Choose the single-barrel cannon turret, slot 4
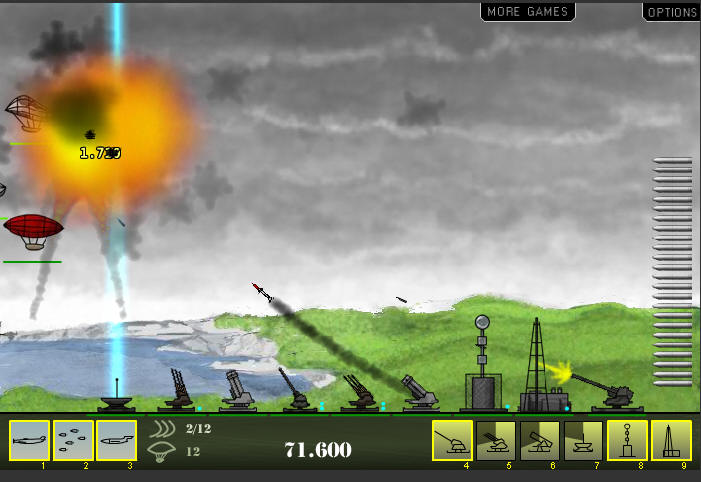Image resolution: width=701 pixels, height=482 pixels. click(x=452, y=440)
